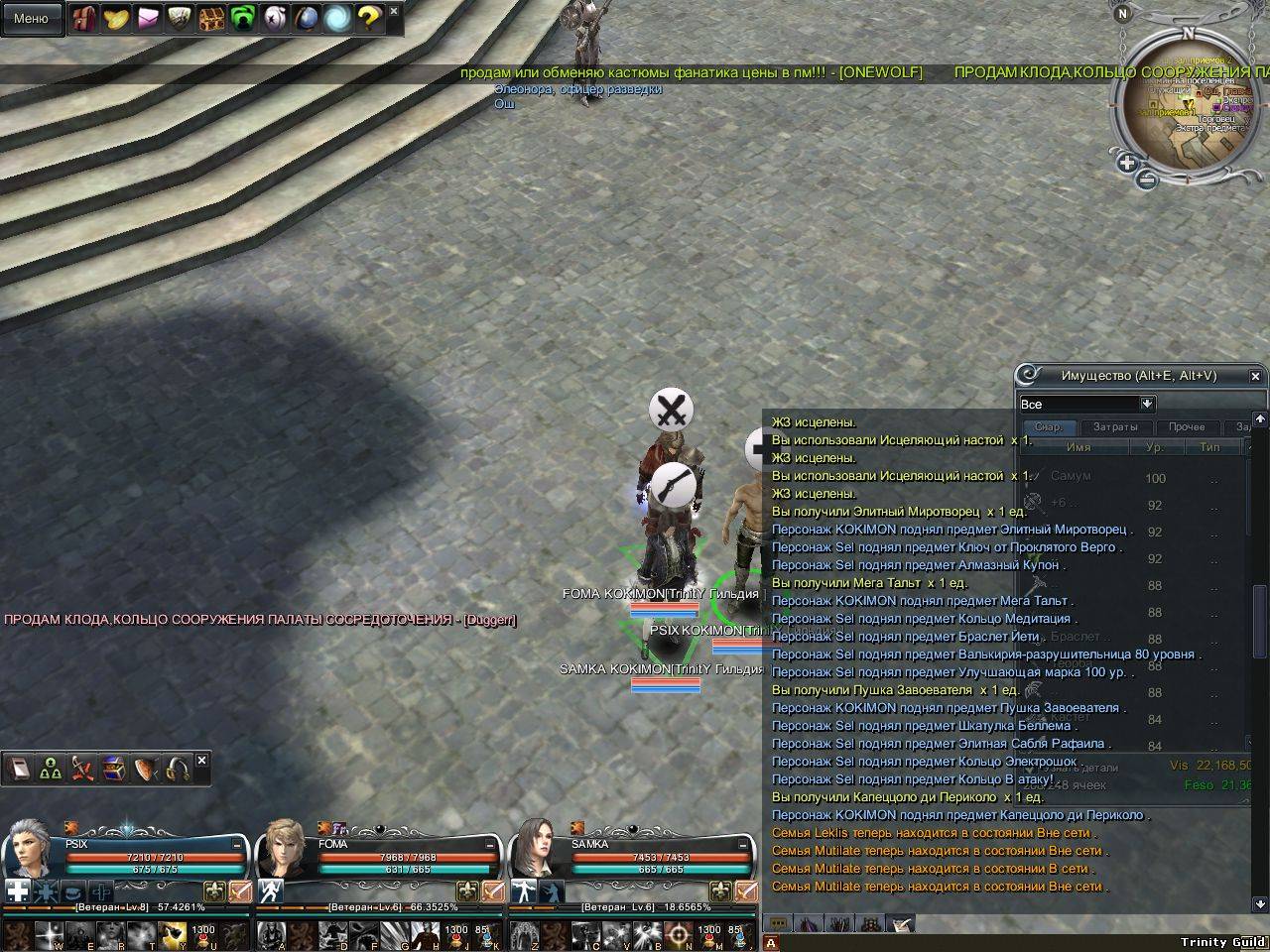Open the red backpack icon in top toolbar

(x=83, y=18)
